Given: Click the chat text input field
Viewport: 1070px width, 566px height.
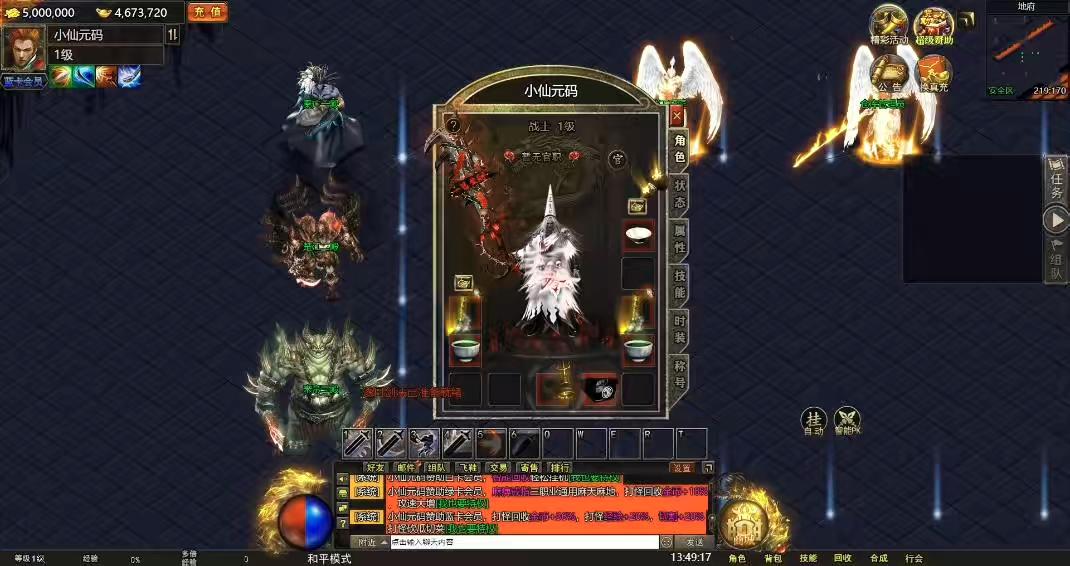Looking at the screenshot, I should pyautogui.click(x=522, y=542).
